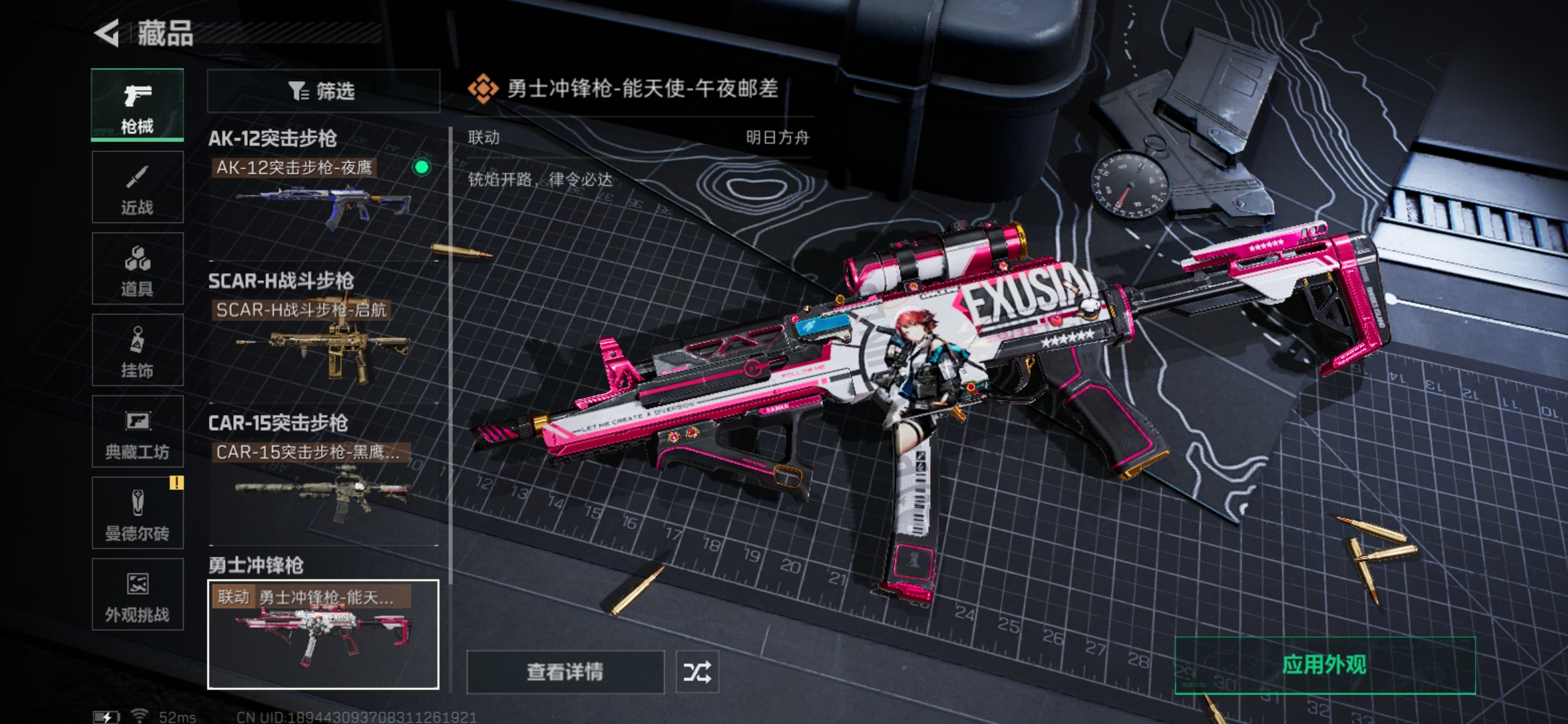Viewport: 1568px width, 724px height.
Task: Go back using the arrow beside 藏品
Action: (107, 33)
